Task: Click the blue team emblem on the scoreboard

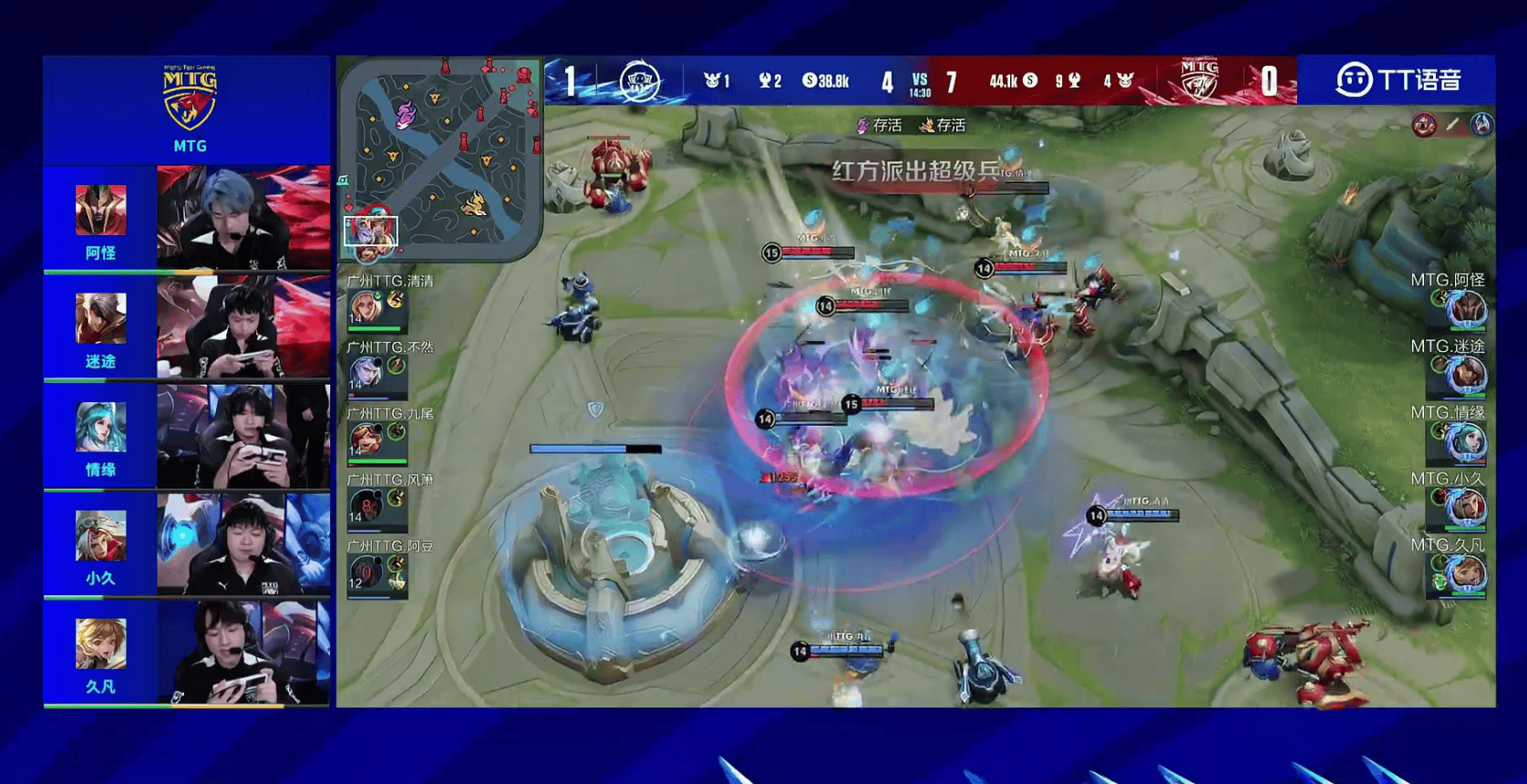Action: coord(639,81)
